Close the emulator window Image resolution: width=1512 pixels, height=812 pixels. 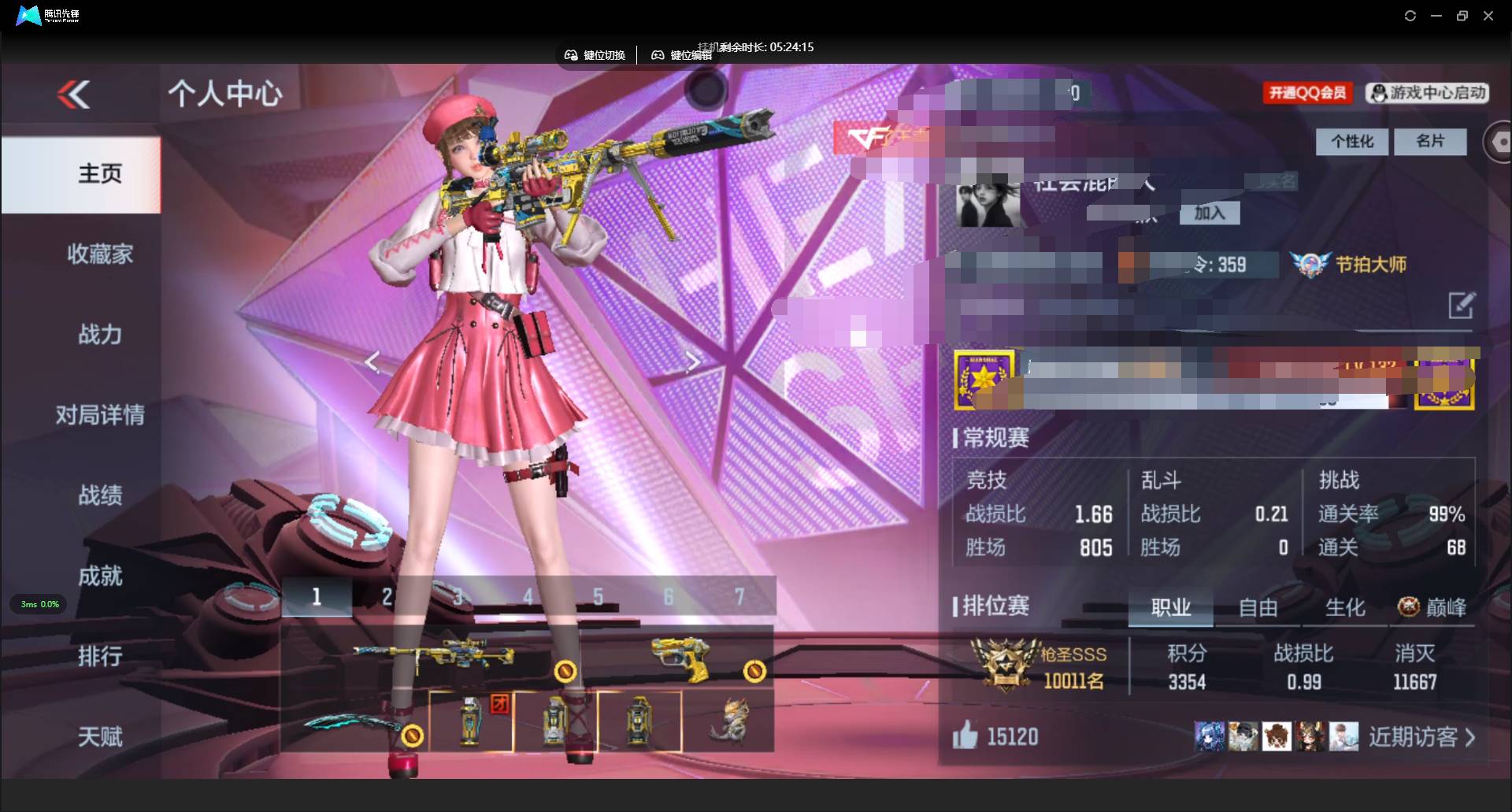[1488, 16]
